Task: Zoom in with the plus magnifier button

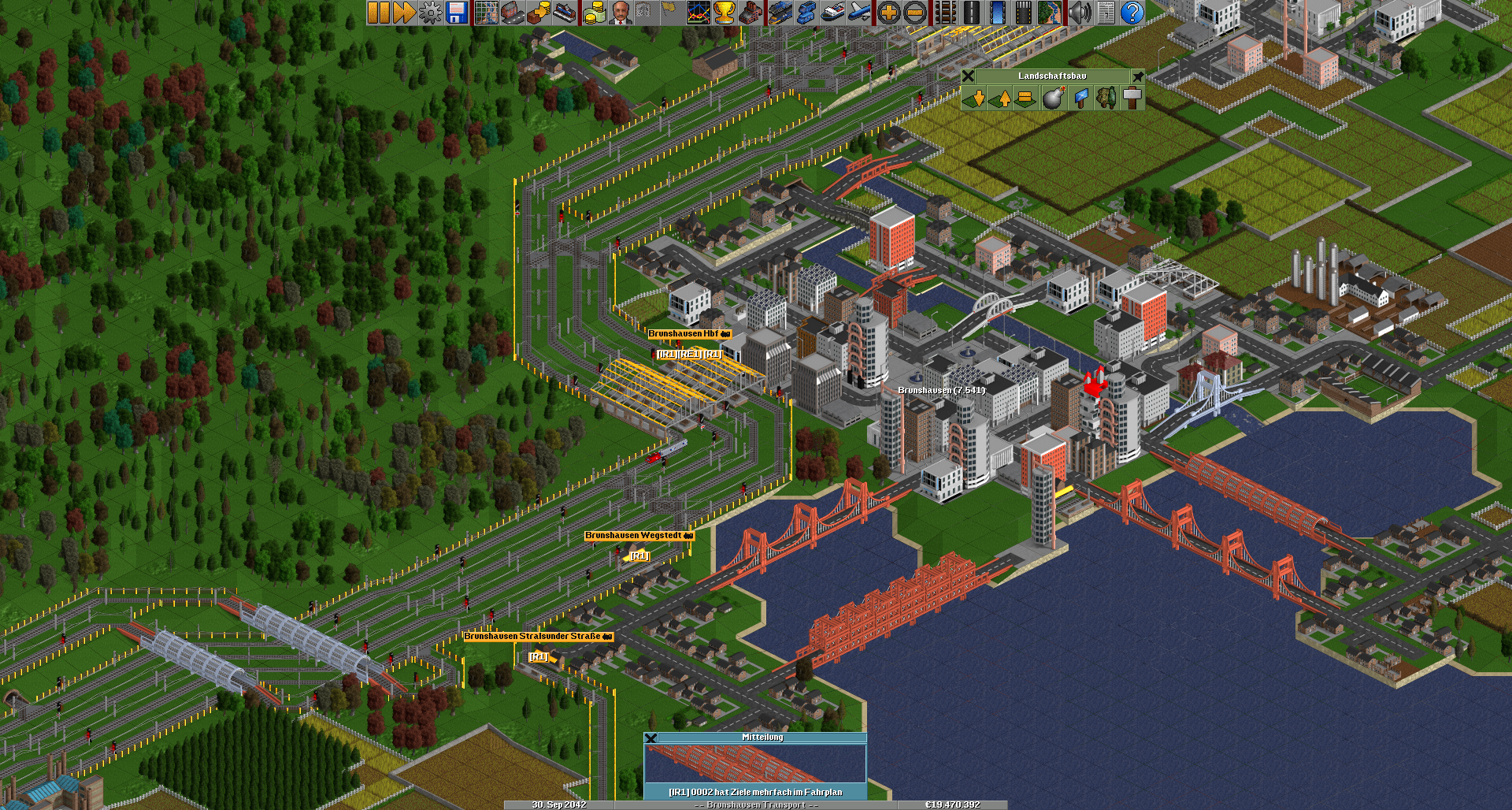Action: [889, 13]
